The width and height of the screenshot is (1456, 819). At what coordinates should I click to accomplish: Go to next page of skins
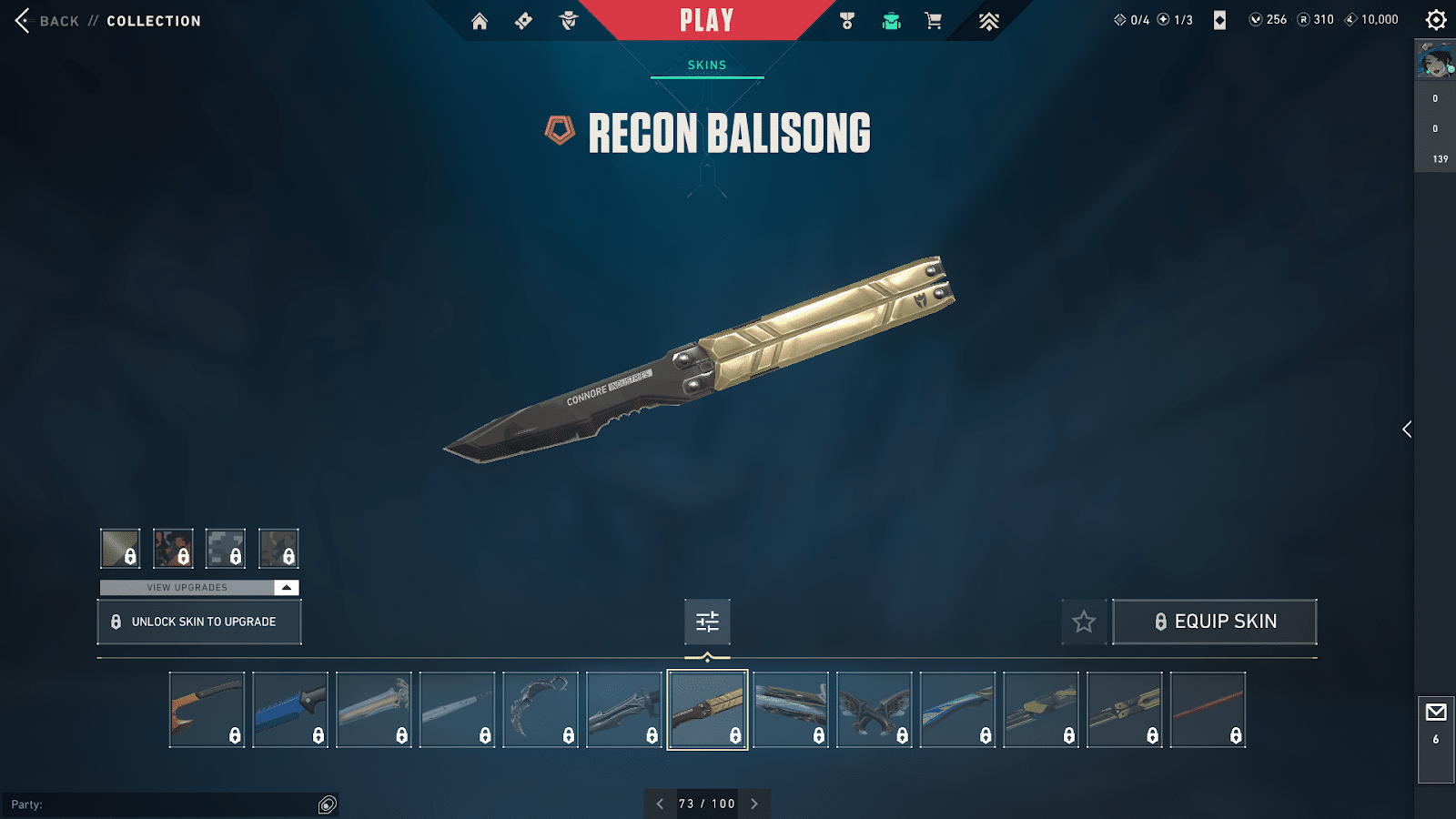754,804
